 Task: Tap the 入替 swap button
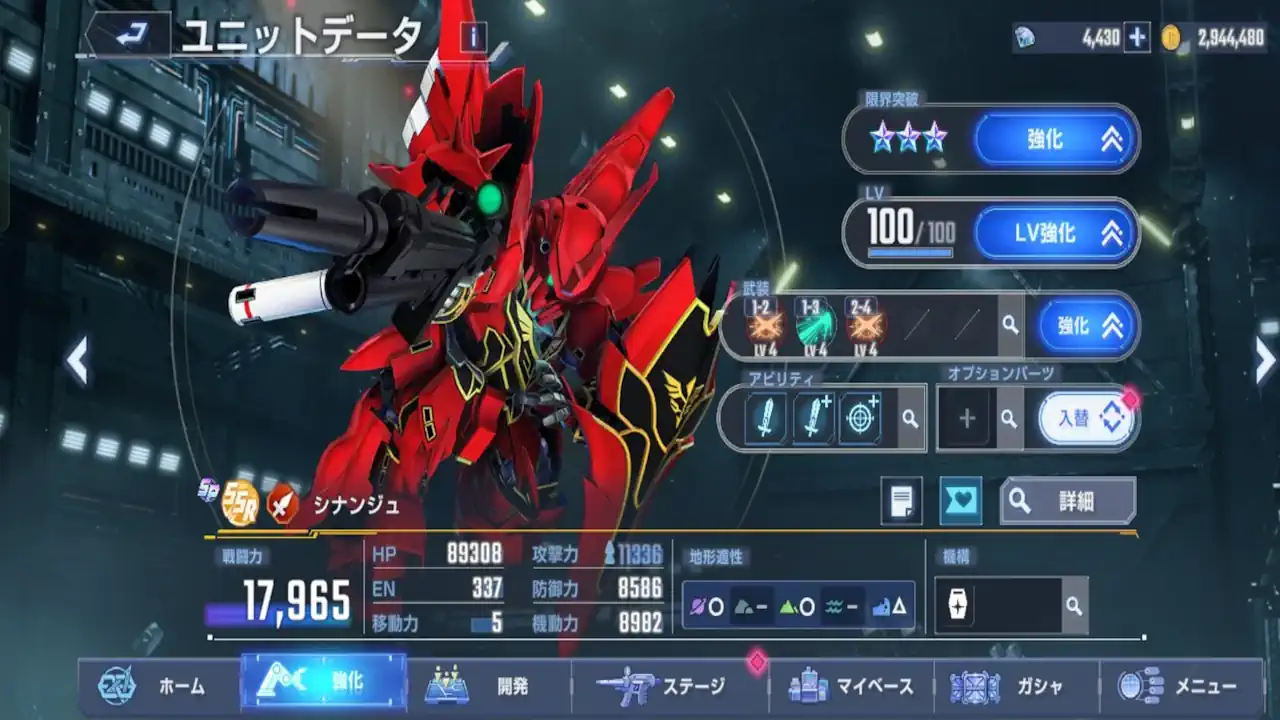click(1087, 419)
